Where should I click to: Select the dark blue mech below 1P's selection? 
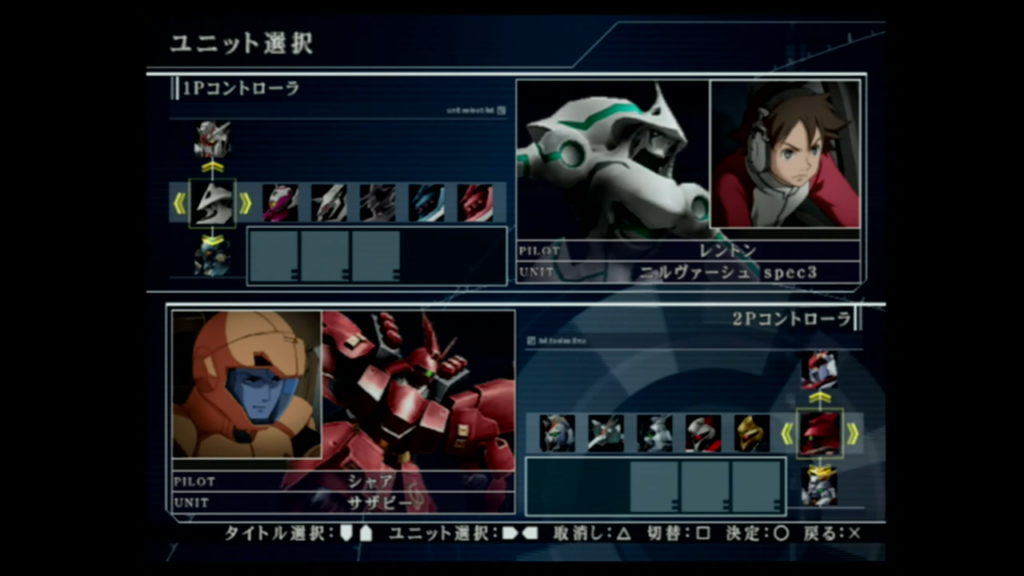(212, 256)
